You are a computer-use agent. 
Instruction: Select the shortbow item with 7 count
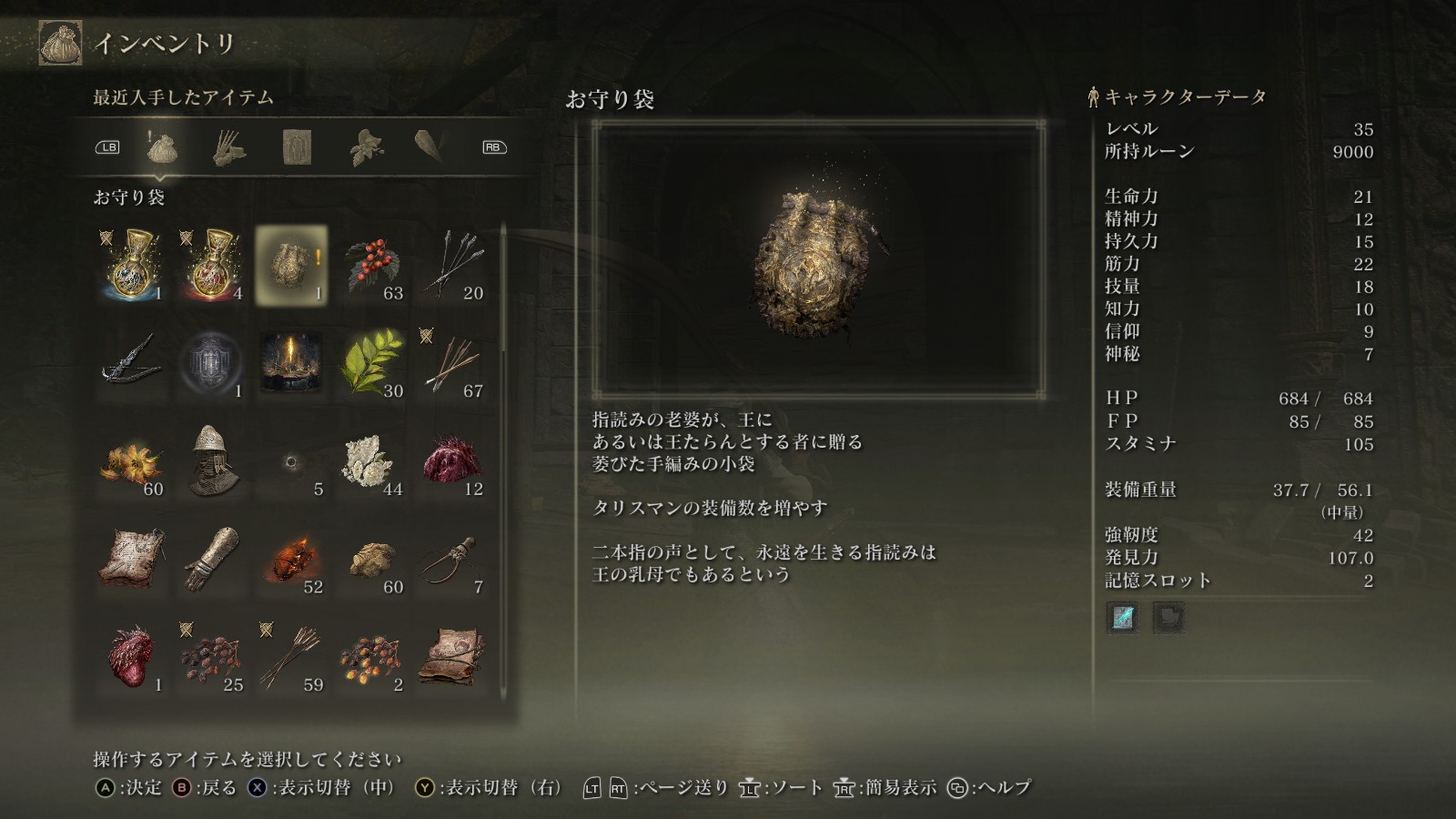click(451, 559)
